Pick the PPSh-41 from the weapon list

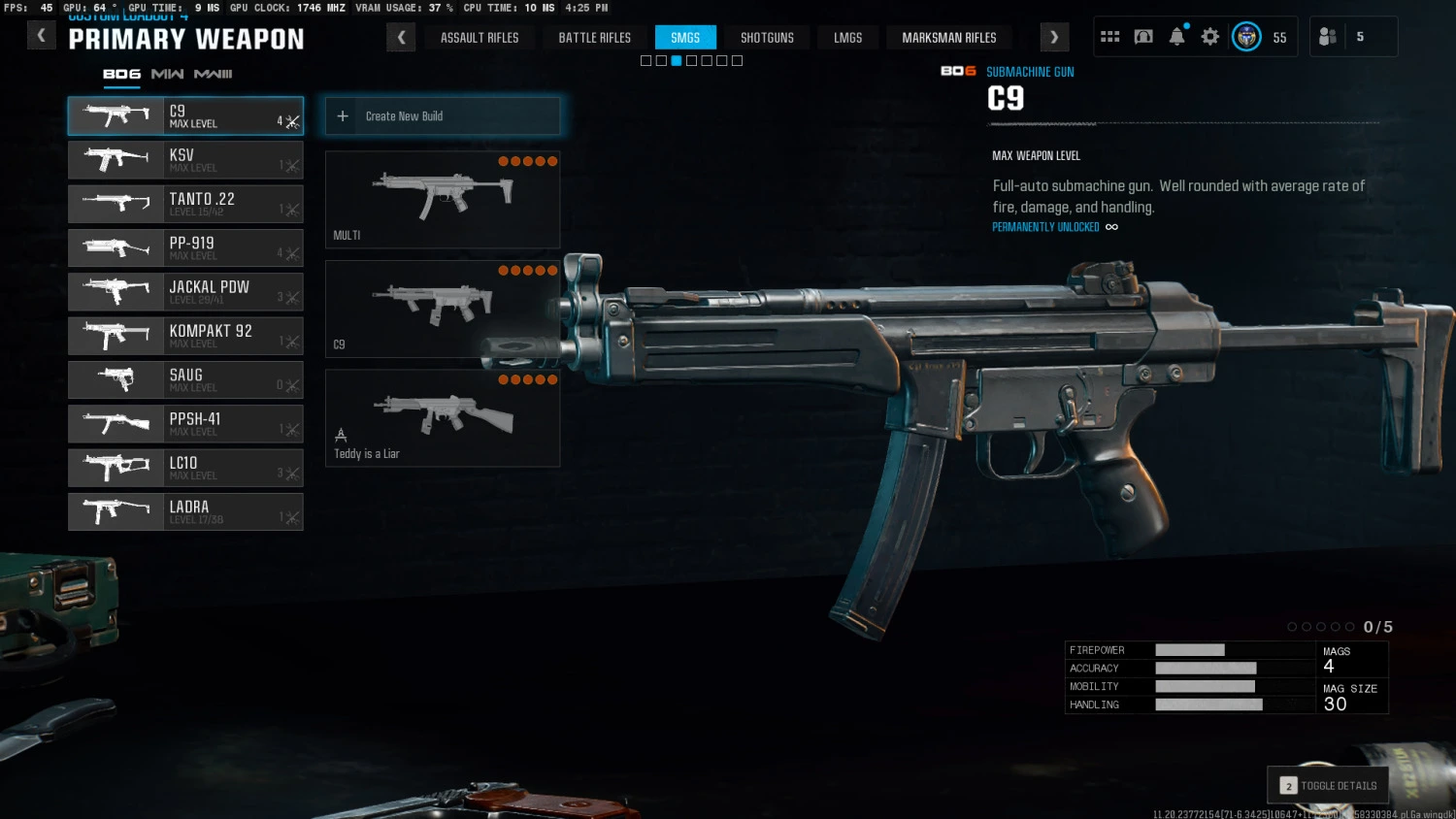(x=185, y=424)
